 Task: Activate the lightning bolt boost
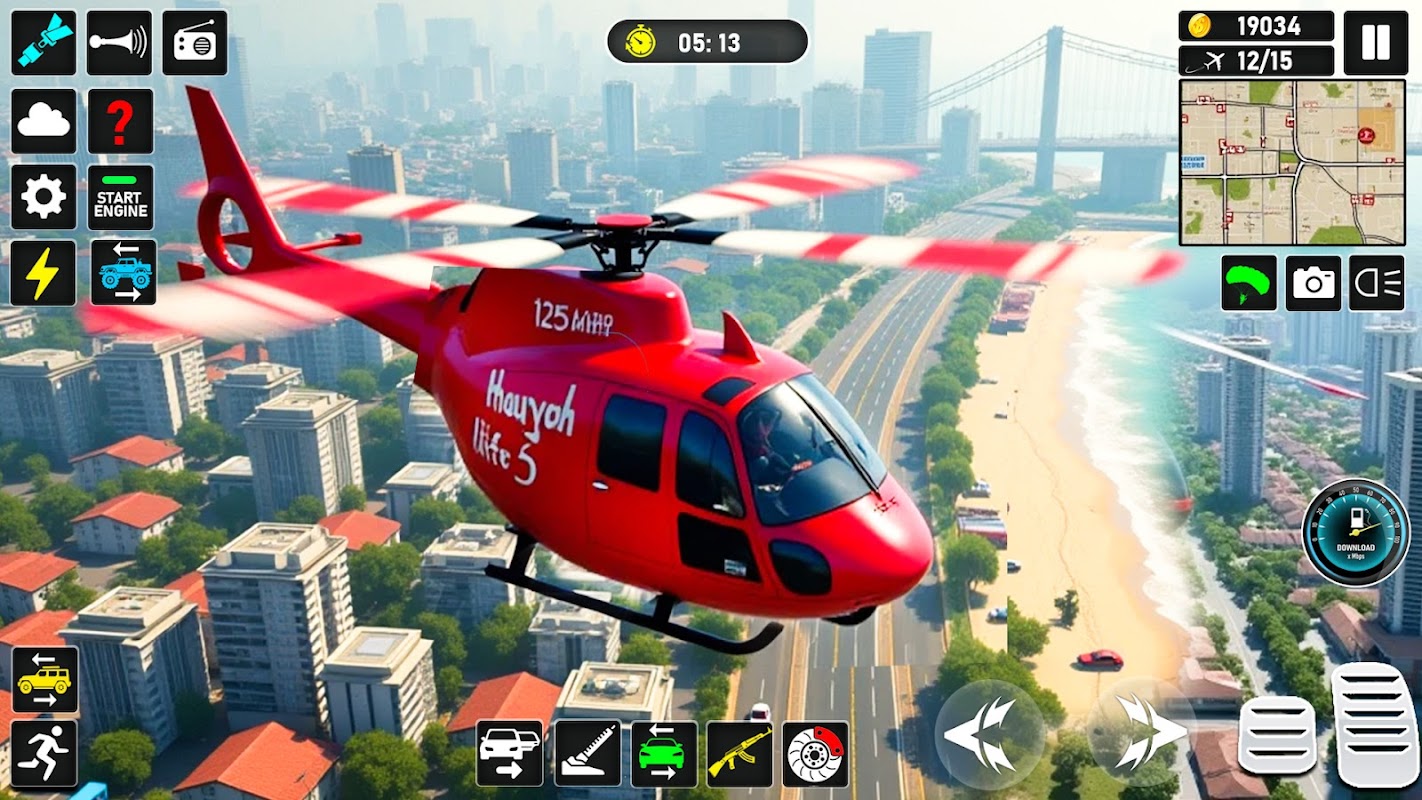(43, 272)
